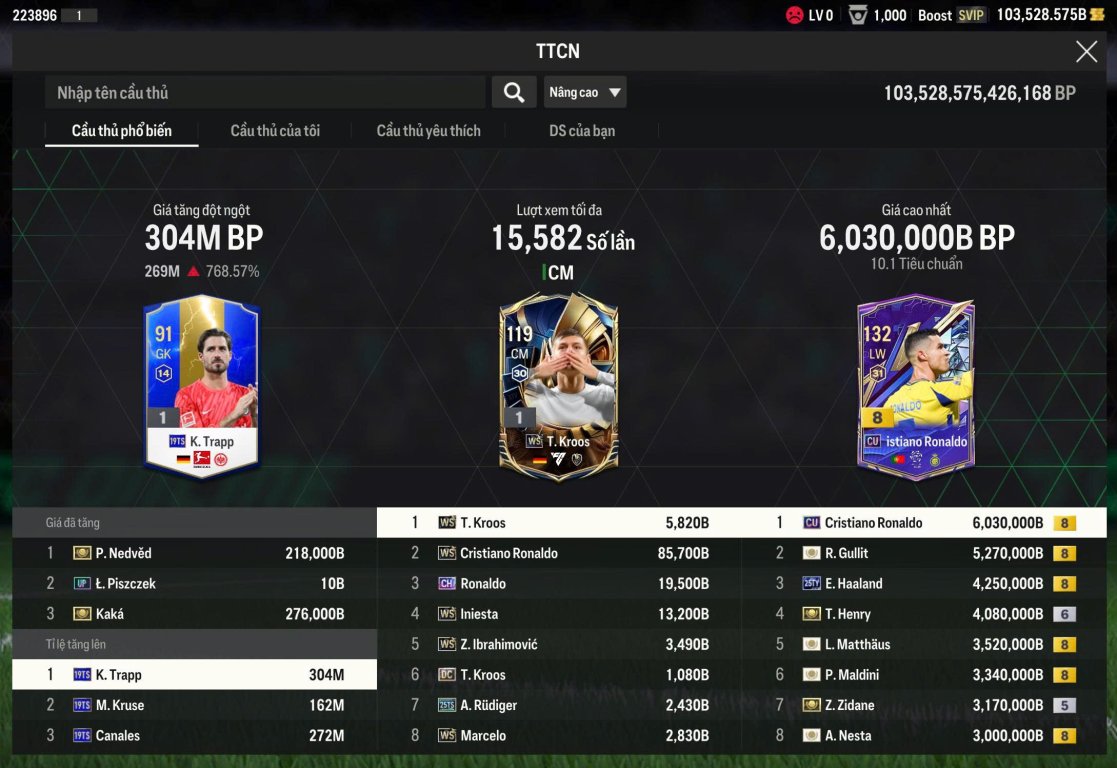Screen dimensions: 1117x768
Task: Open the Cầu thủ yêu thích tab
Action: tap(428, 131)
